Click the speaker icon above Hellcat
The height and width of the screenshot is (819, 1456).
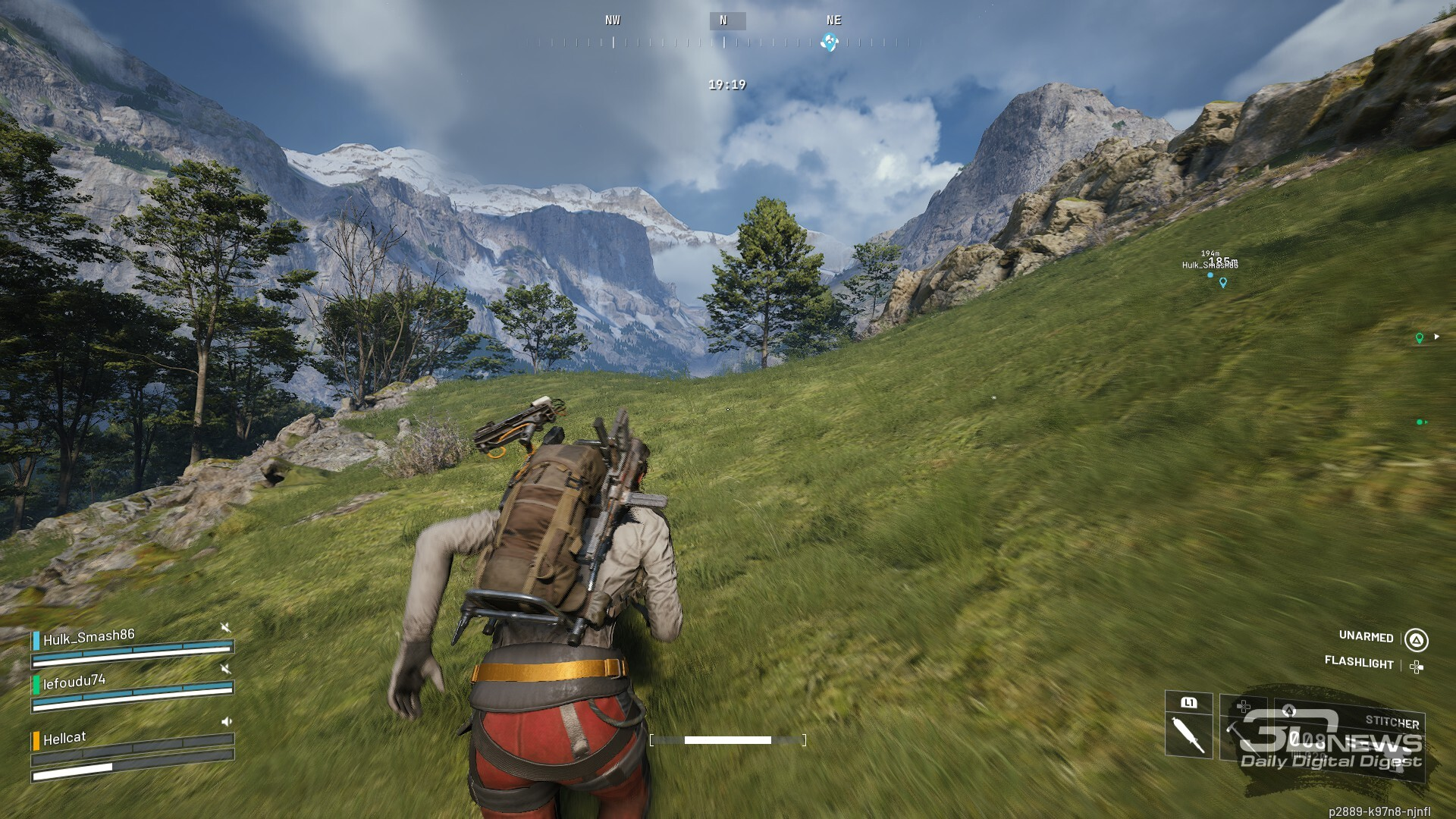[x=226, y=721]
